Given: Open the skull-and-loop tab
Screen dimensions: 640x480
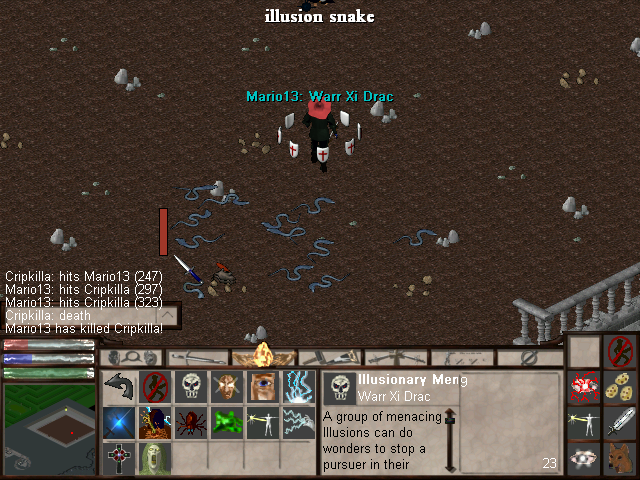Looking at the screenshot, I should [131, 357].
